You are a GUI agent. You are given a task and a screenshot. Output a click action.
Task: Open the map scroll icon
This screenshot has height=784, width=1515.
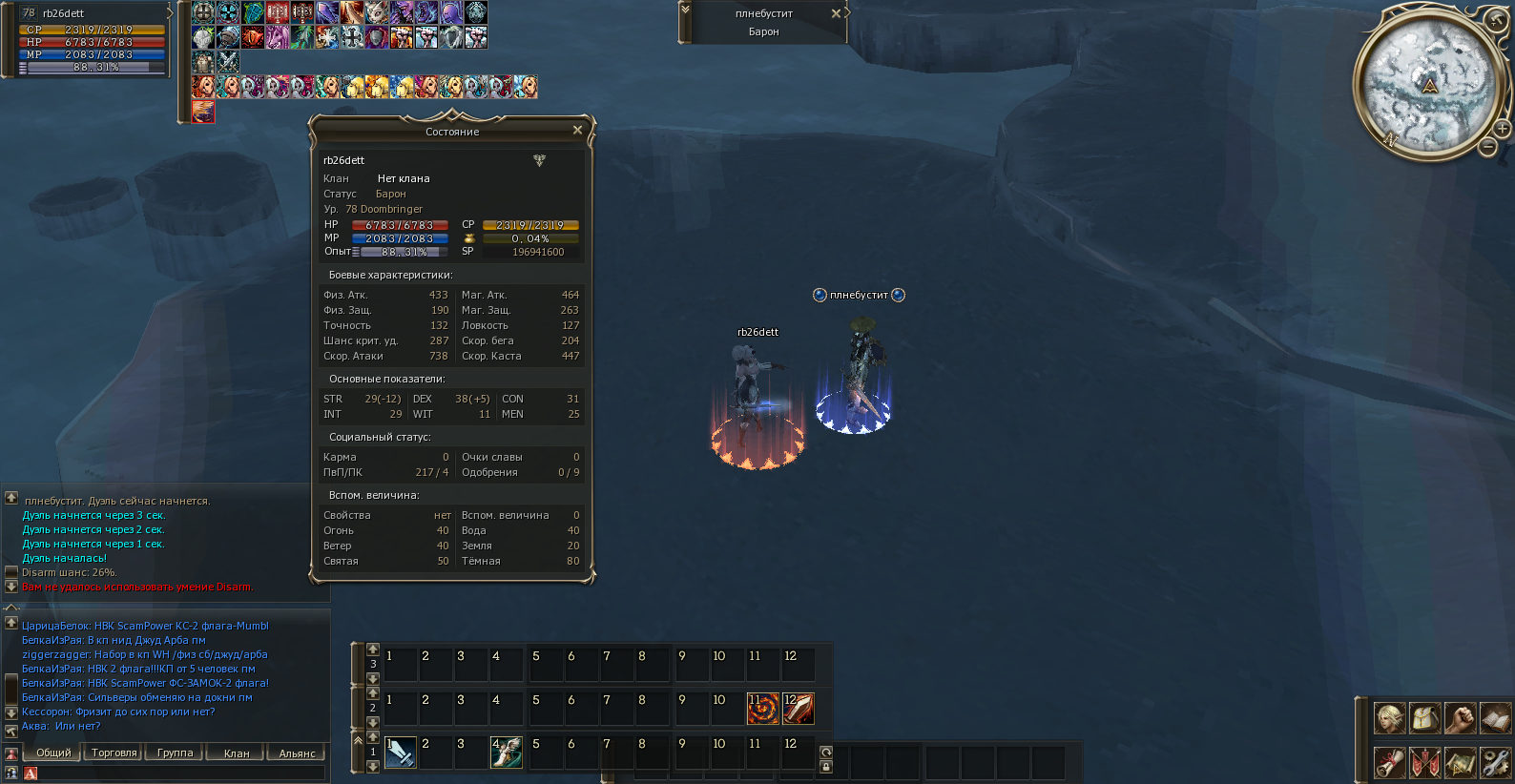[1460, 763]
